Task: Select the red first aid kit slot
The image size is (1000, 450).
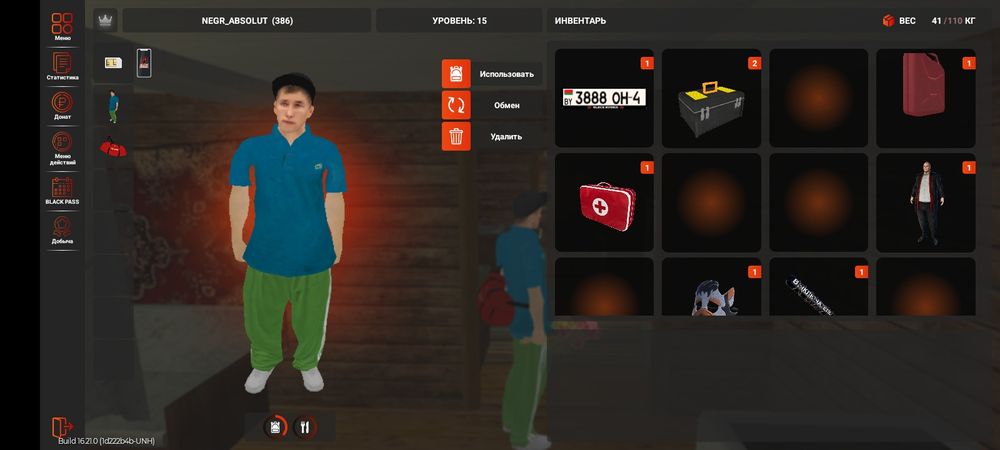Action: pyautogui.click(x=604, y=202)
